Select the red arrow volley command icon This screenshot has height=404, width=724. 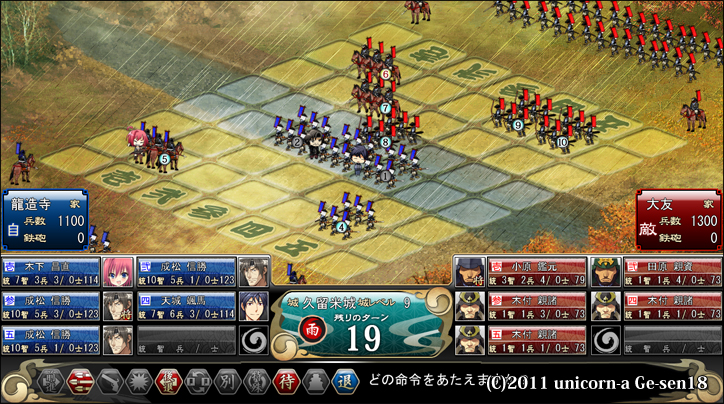(80, 383)
